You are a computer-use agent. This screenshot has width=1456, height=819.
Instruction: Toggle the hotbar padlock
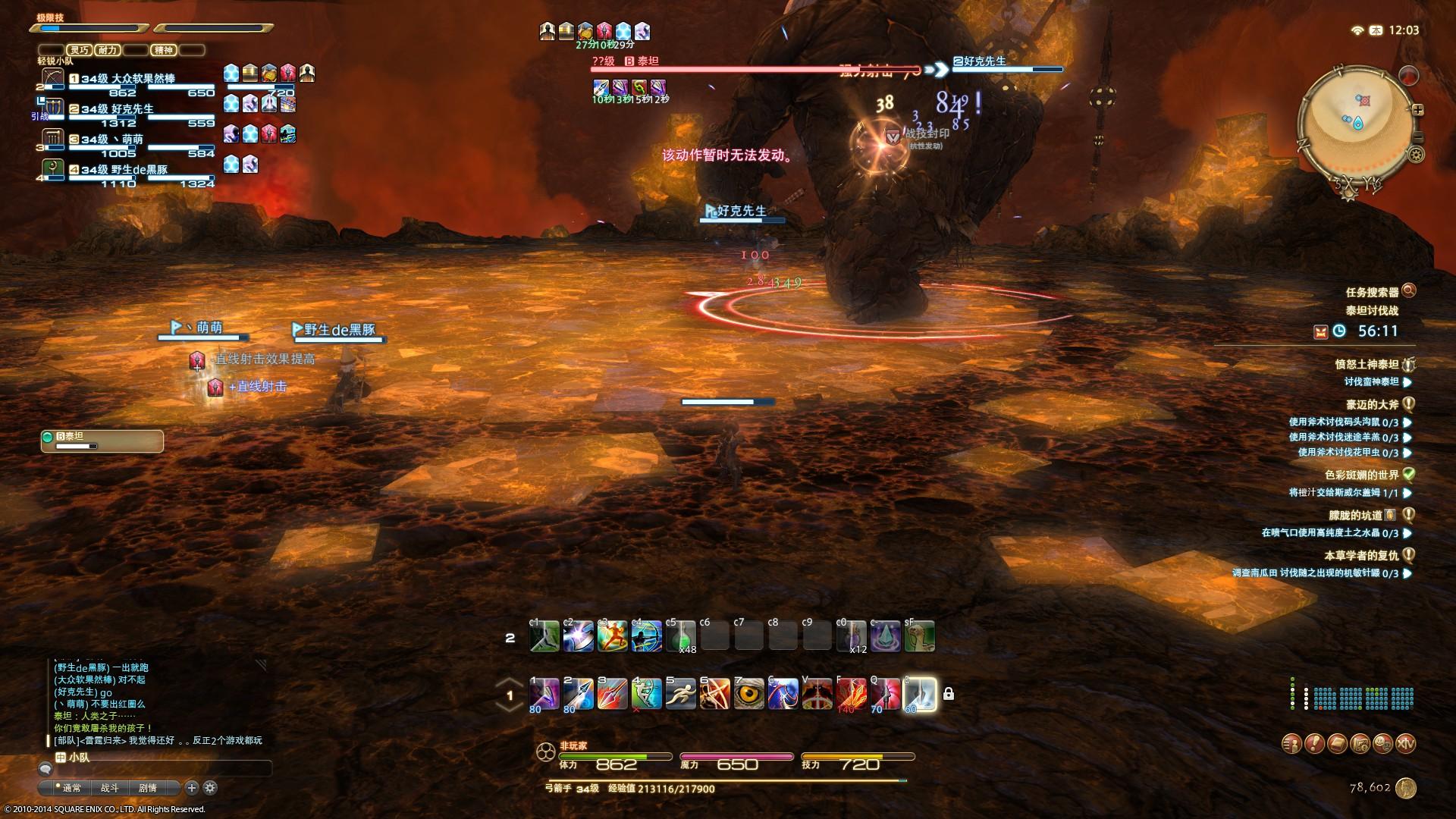point(948,694)
